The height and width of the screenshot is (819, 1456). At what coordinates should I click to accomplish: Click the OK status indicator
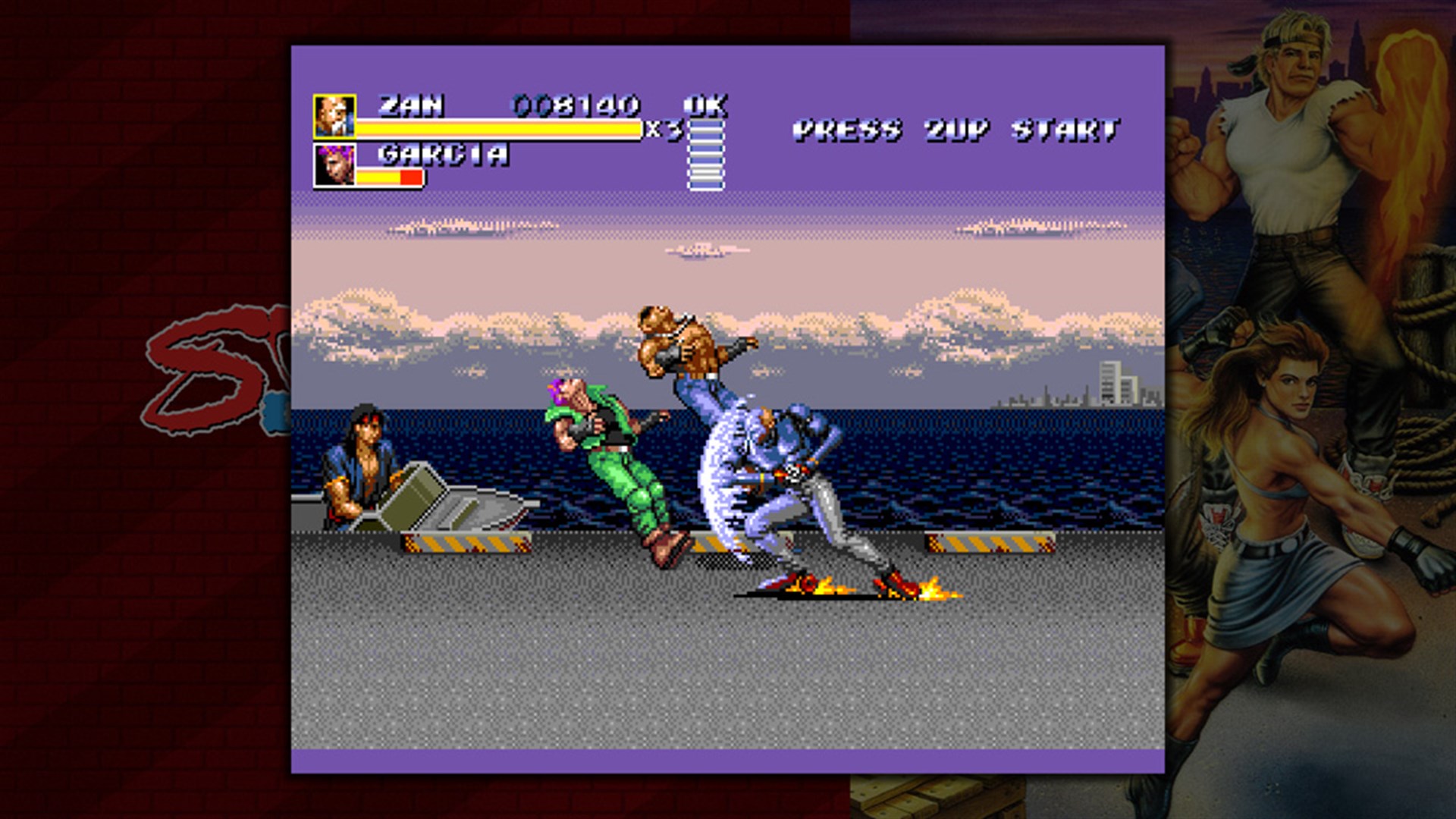[705, 106]
